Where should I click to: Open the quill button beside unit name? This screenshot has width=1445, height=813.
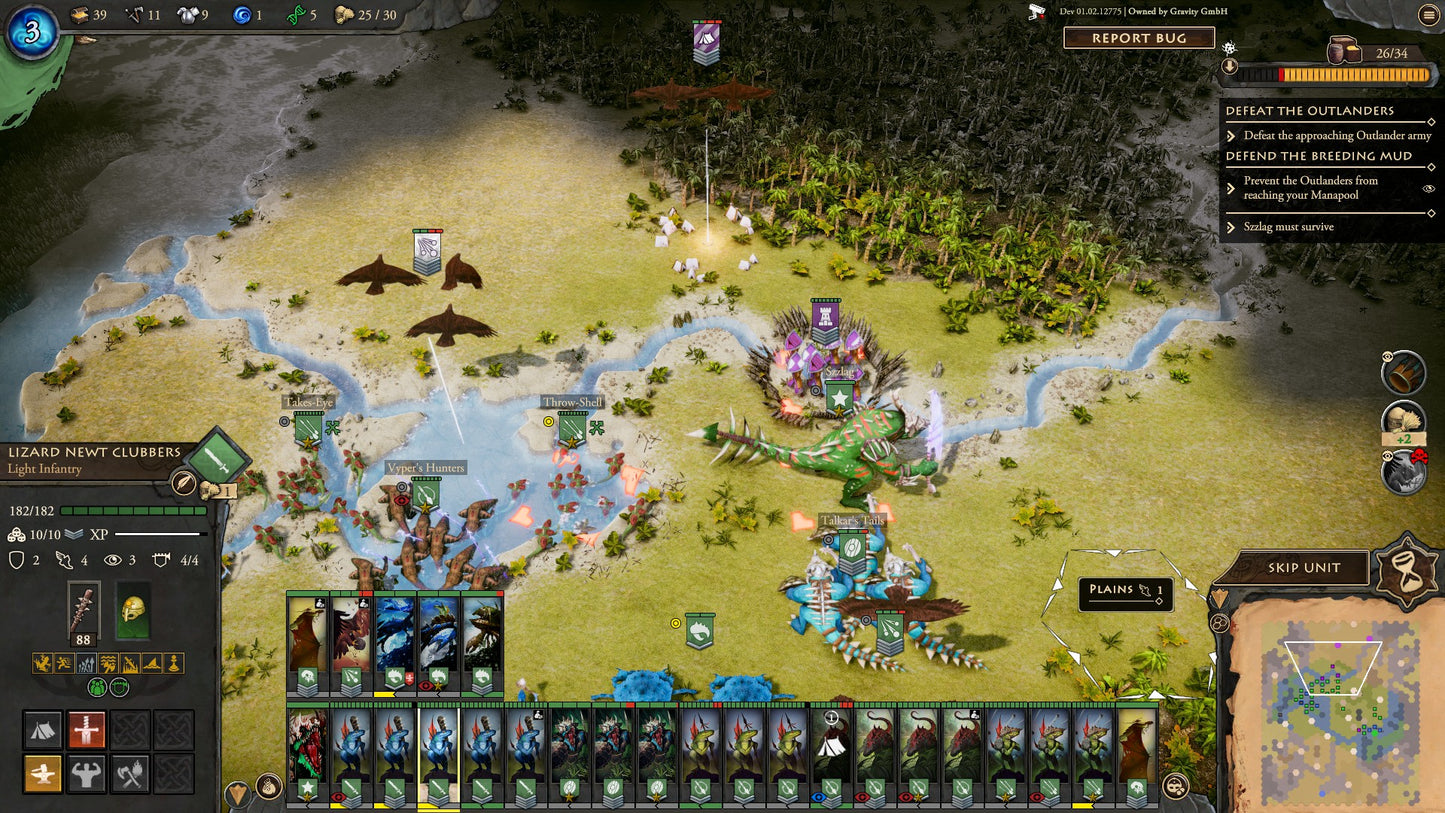coord(183,483)
